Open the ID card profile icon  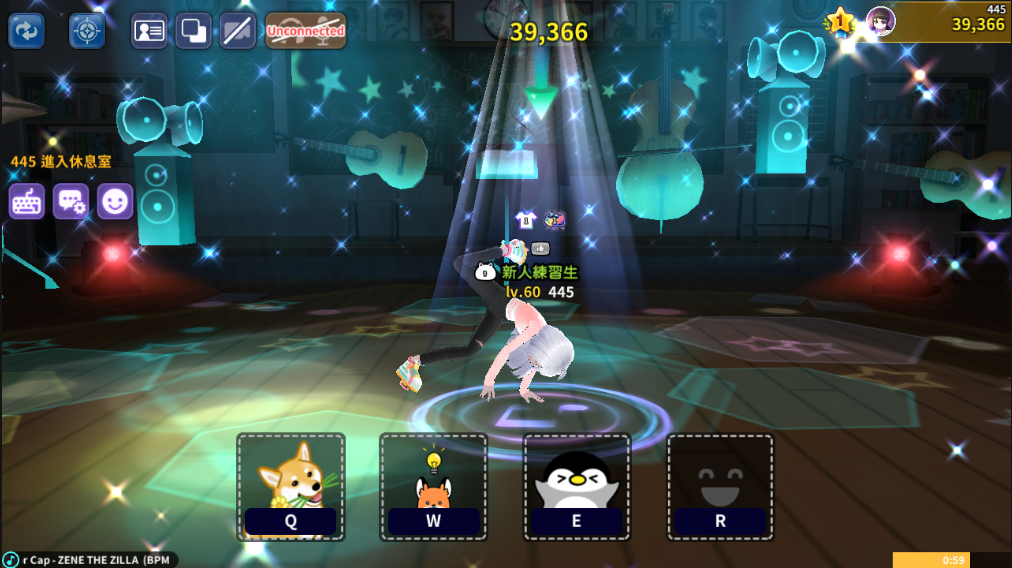click(149, 31)
